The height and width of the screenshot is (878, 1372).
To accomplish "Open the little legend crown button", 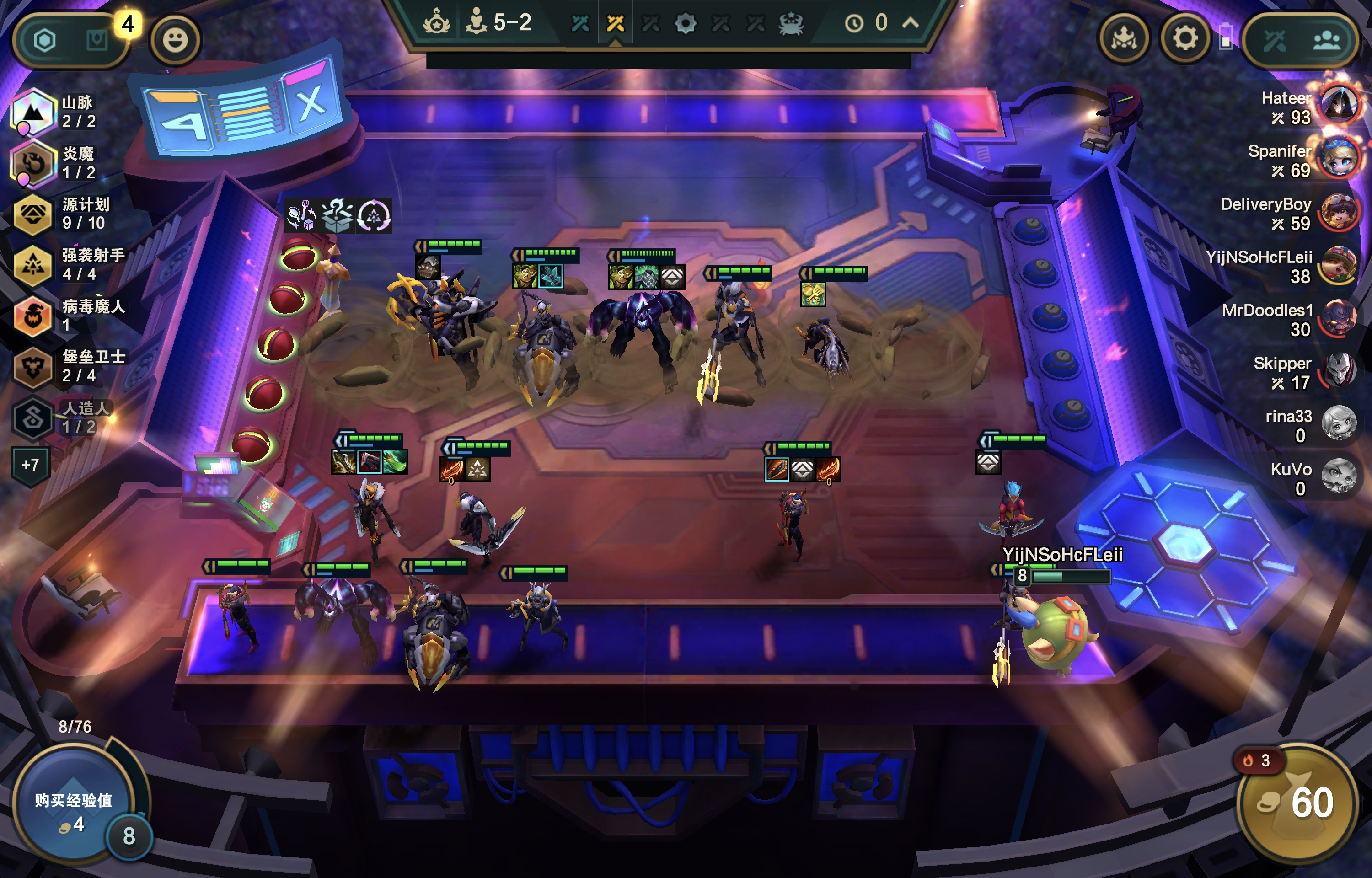I will (1124, 39).
